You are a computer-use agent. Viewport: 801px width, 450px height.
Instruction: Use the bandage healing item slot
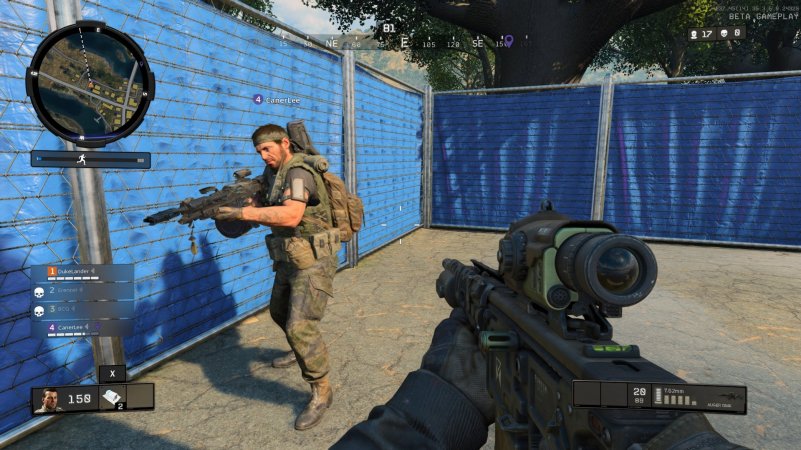tap(112, 398)
